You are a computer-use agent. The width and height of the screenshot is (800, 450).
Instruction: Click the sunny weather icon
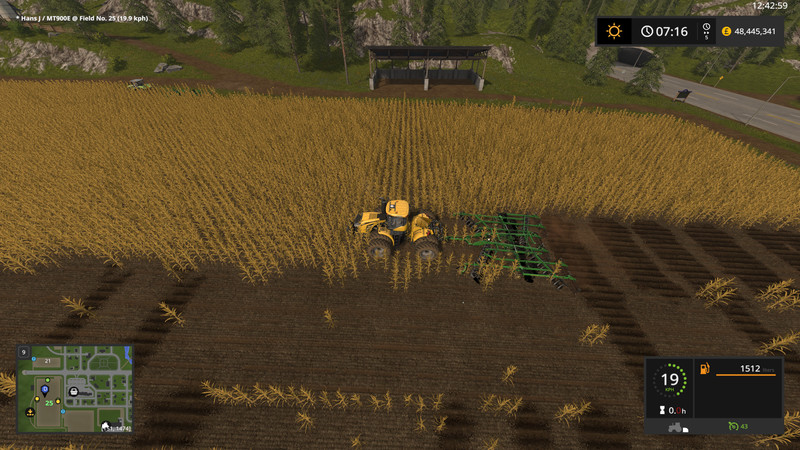click(614, 31)
